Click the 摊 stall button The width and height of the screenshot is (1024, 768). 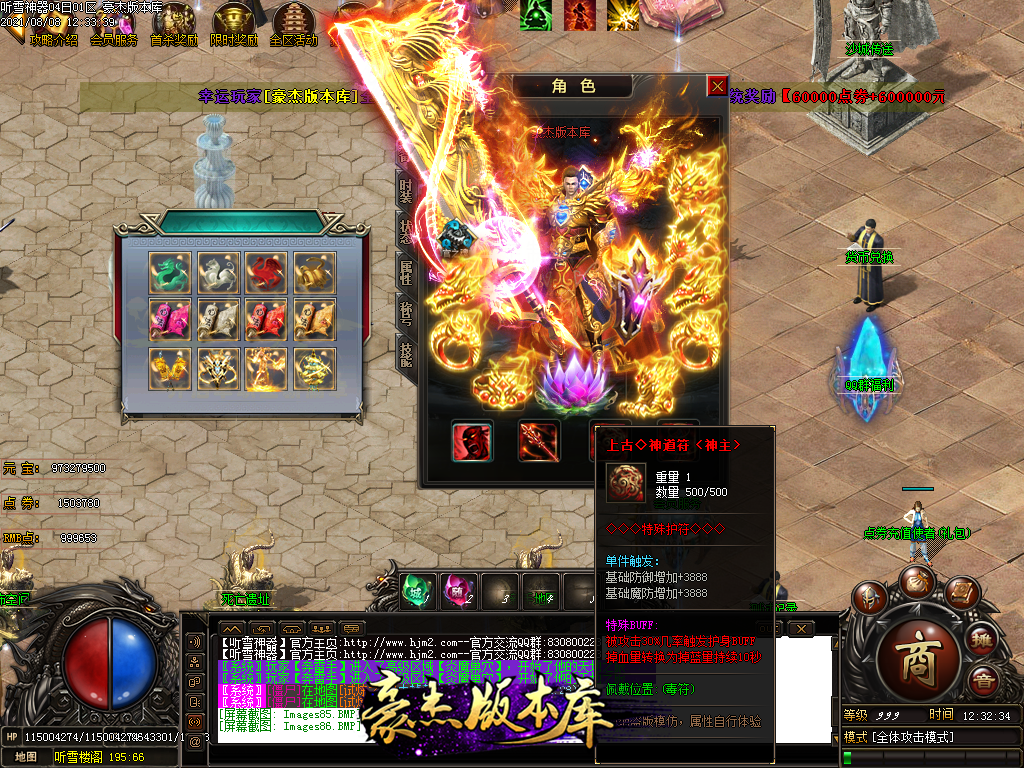[982, 639]
